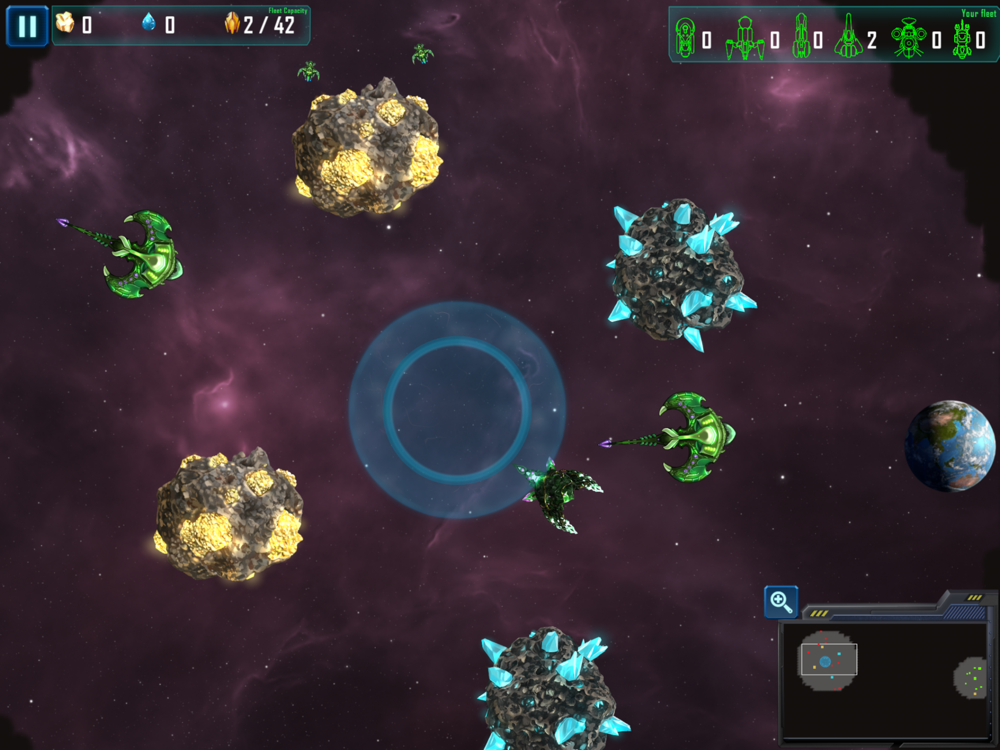
Task: Choose the twin-pod round ship fleet icon
Action: click(908, 38)
